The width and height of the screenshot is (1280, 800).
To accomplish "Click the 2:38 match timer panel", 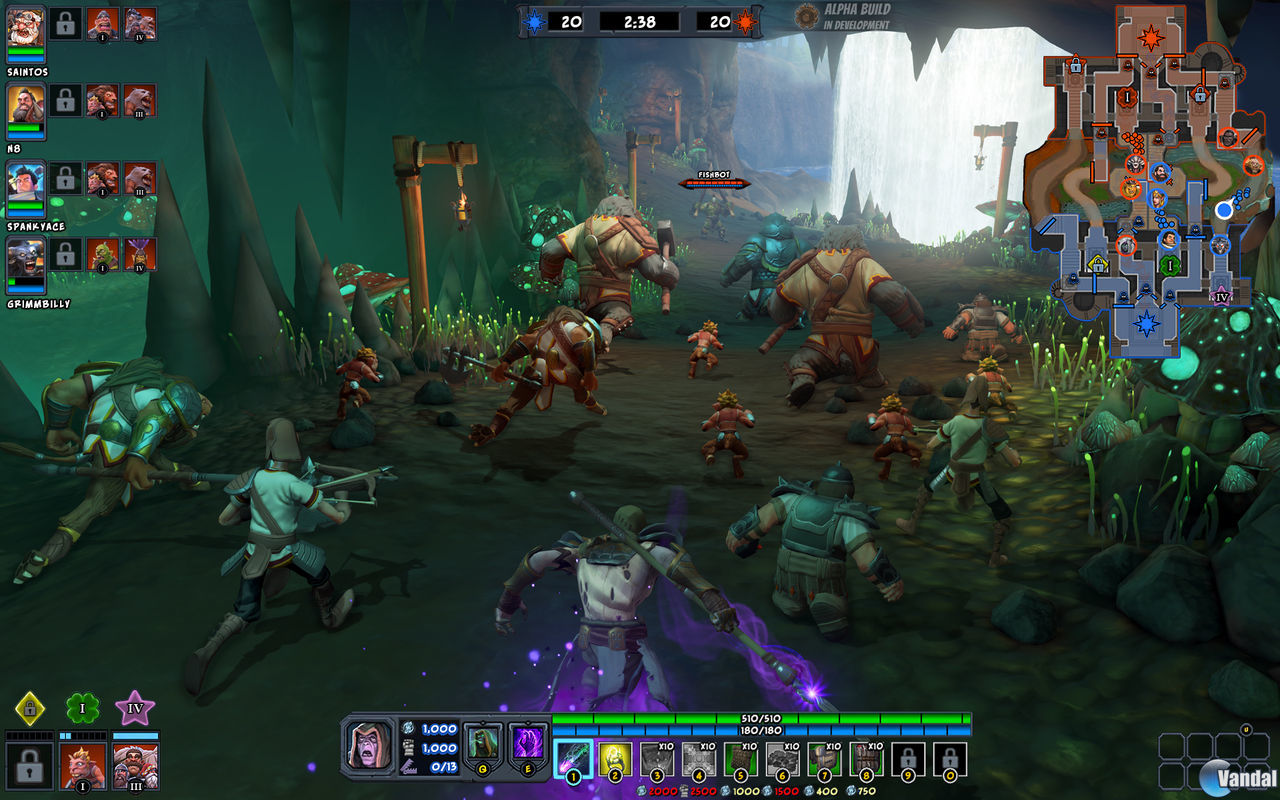I will point(639,22).
